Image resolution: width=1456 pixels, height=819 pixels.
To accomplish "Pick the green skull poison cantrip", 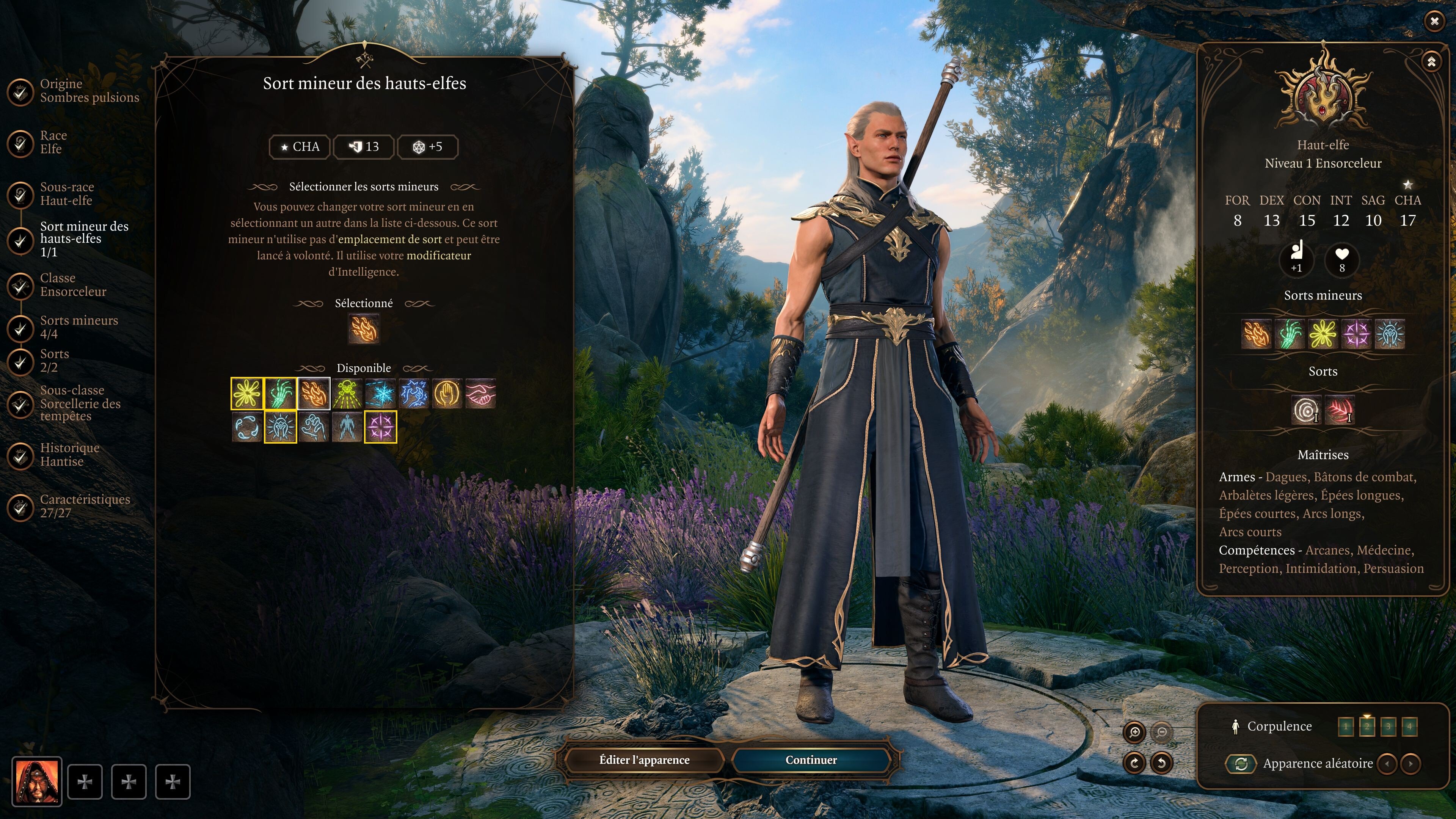I will [x=347, y=394].
